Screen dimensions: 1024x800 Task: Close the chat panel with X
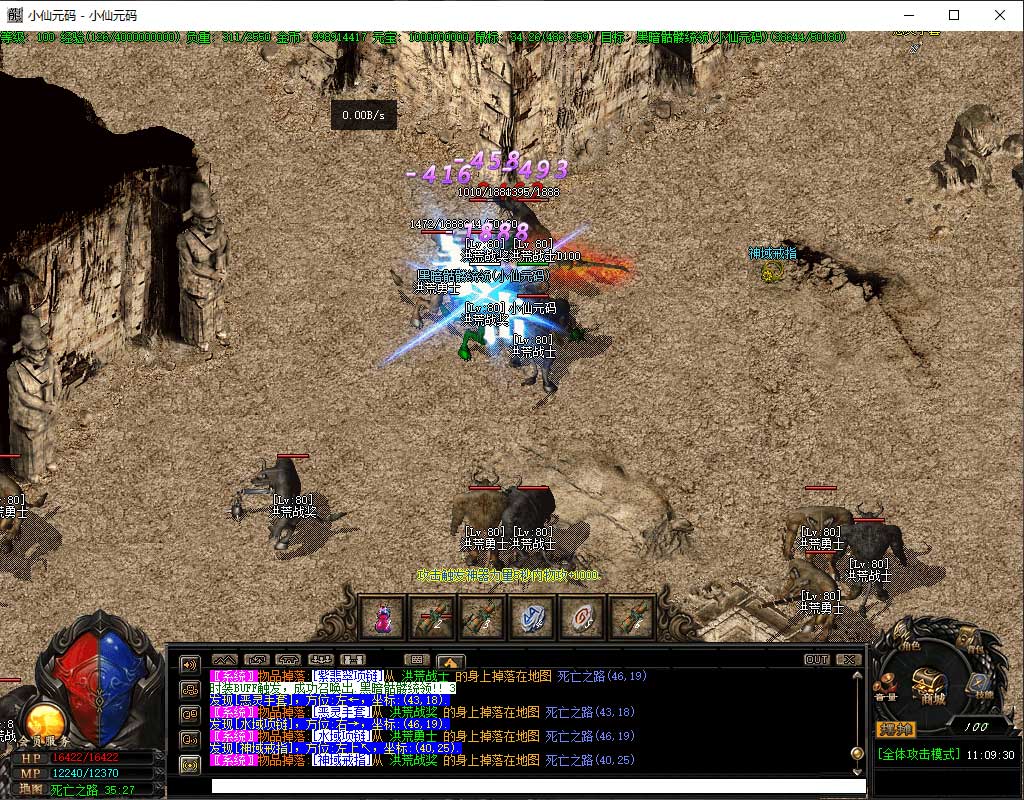tap(848, 660)
